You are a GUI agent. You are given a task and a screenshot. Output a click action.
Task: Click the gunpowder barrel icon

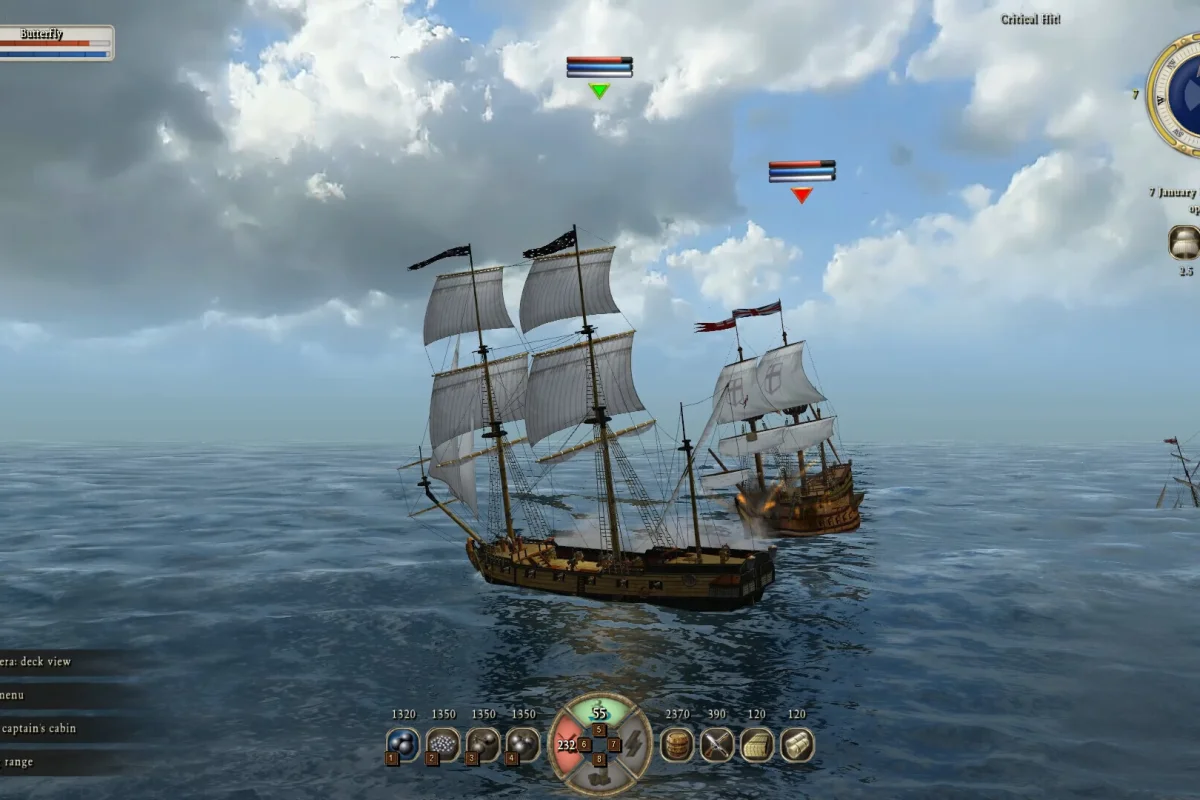[x=677, y=744]
